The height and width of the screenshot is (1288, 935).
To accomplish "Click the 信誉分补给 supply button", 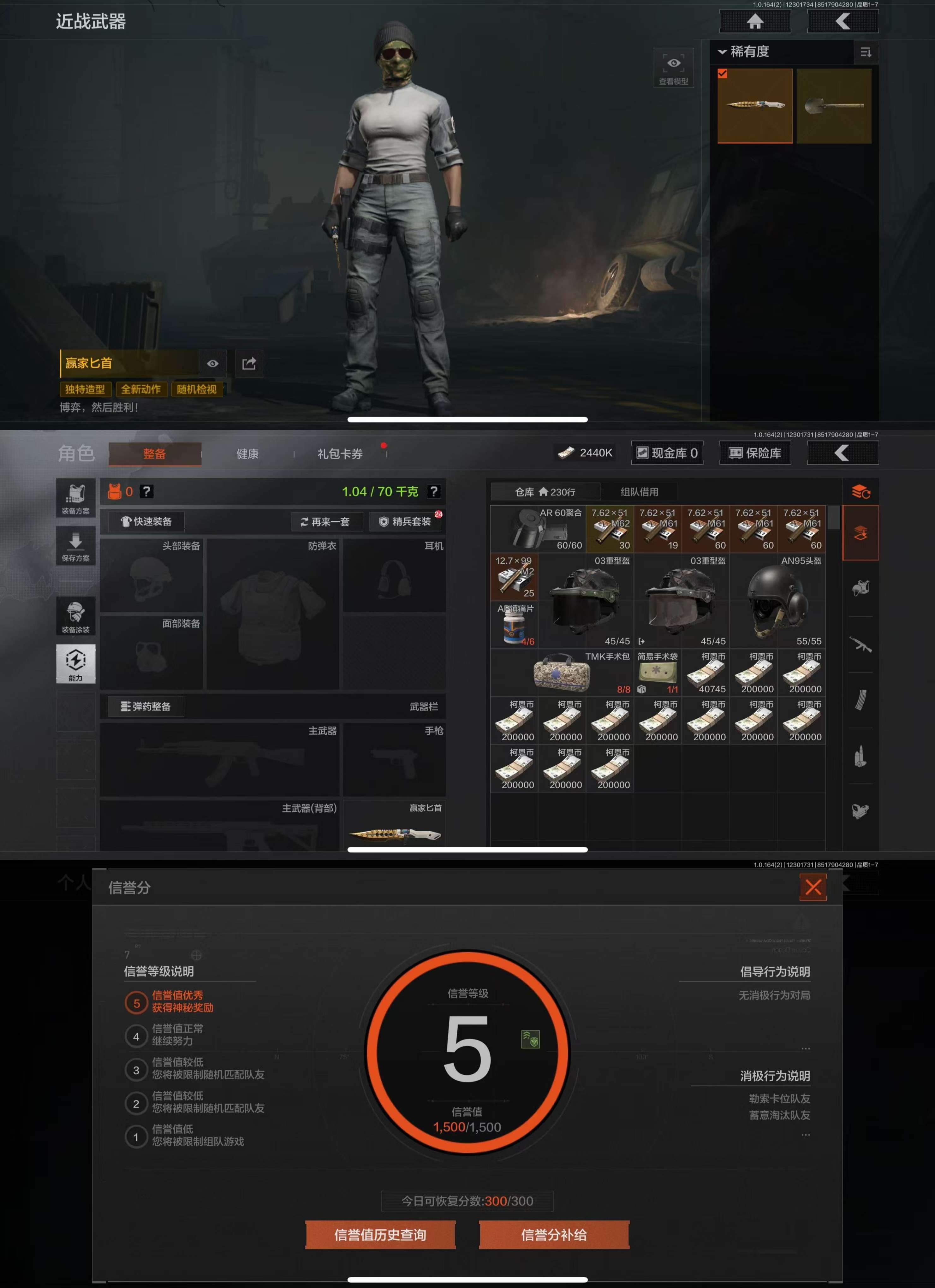I will tap(554, 1235).
